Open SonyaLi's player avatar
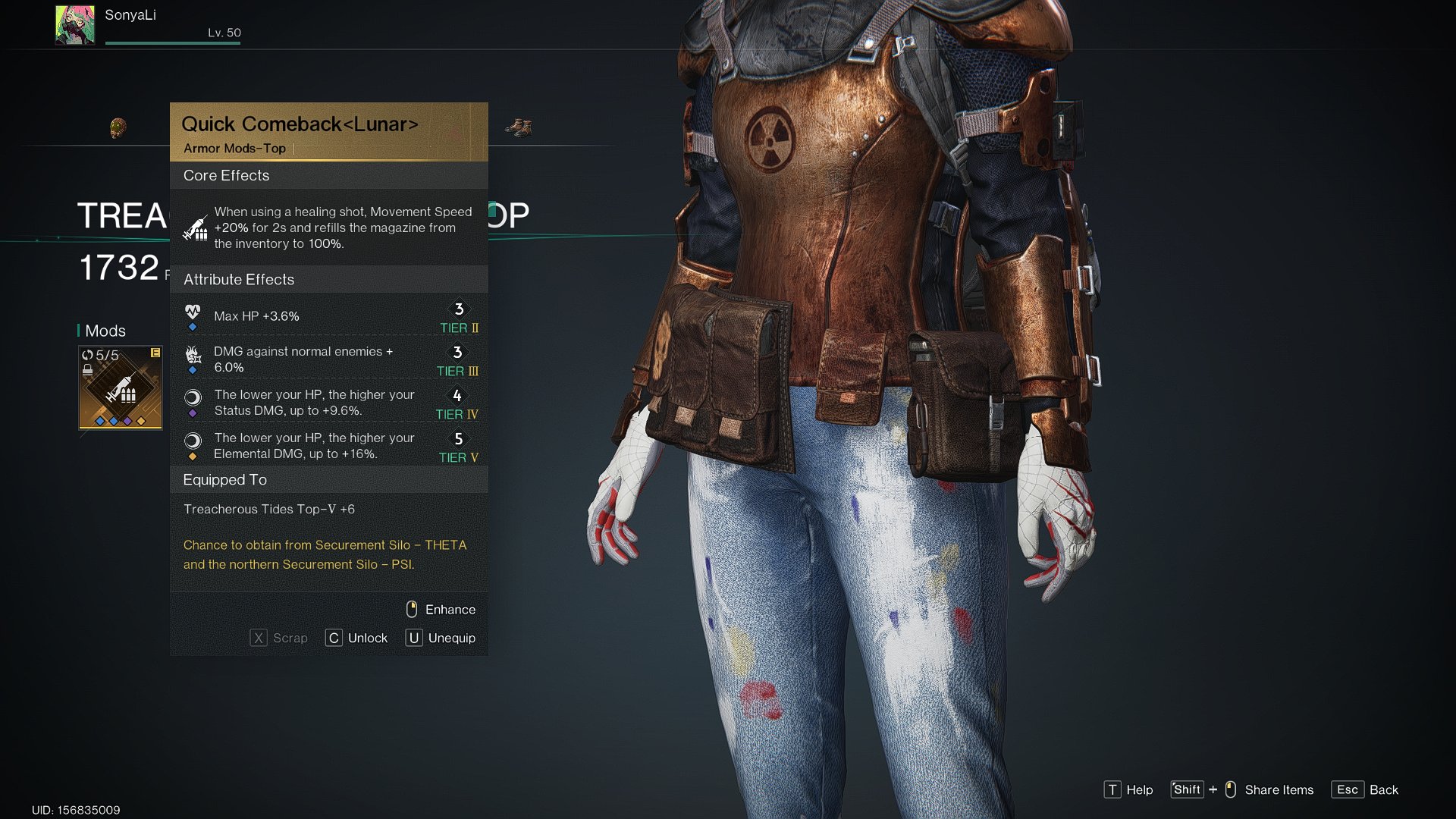 point(75,25)
